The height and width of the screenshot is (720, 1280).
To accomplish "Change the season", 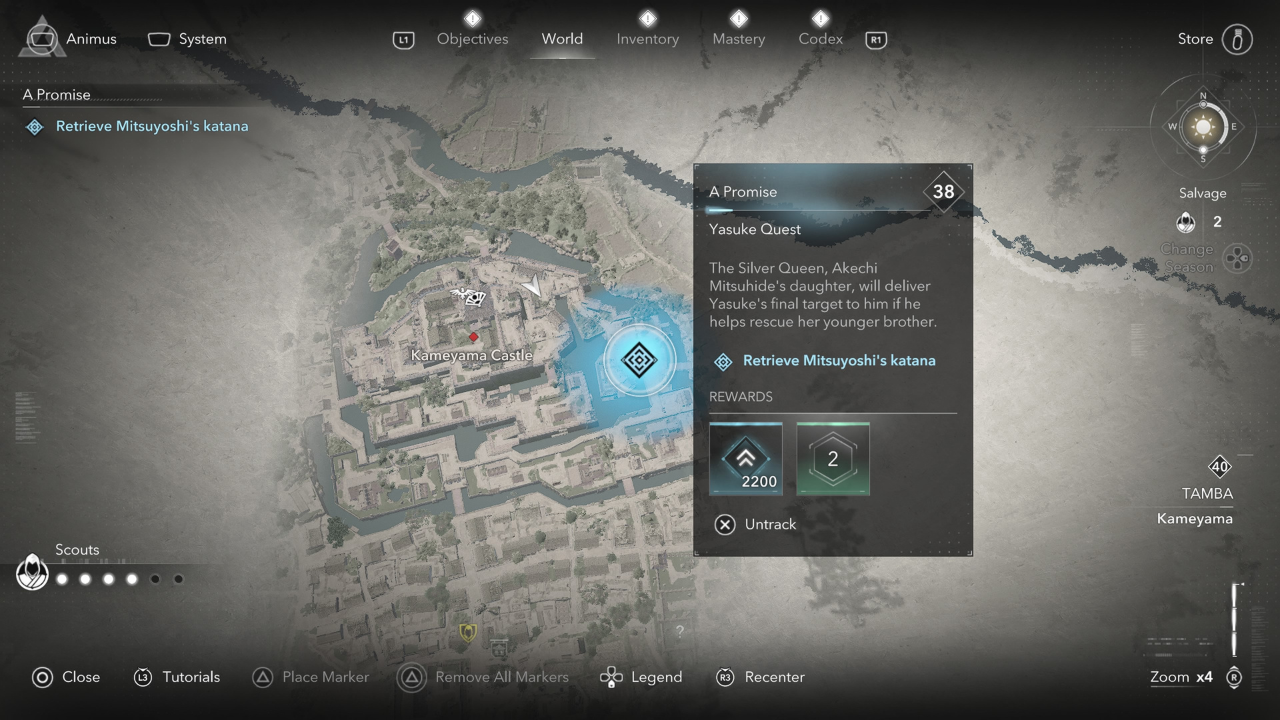I will (x=1237, y=257).
